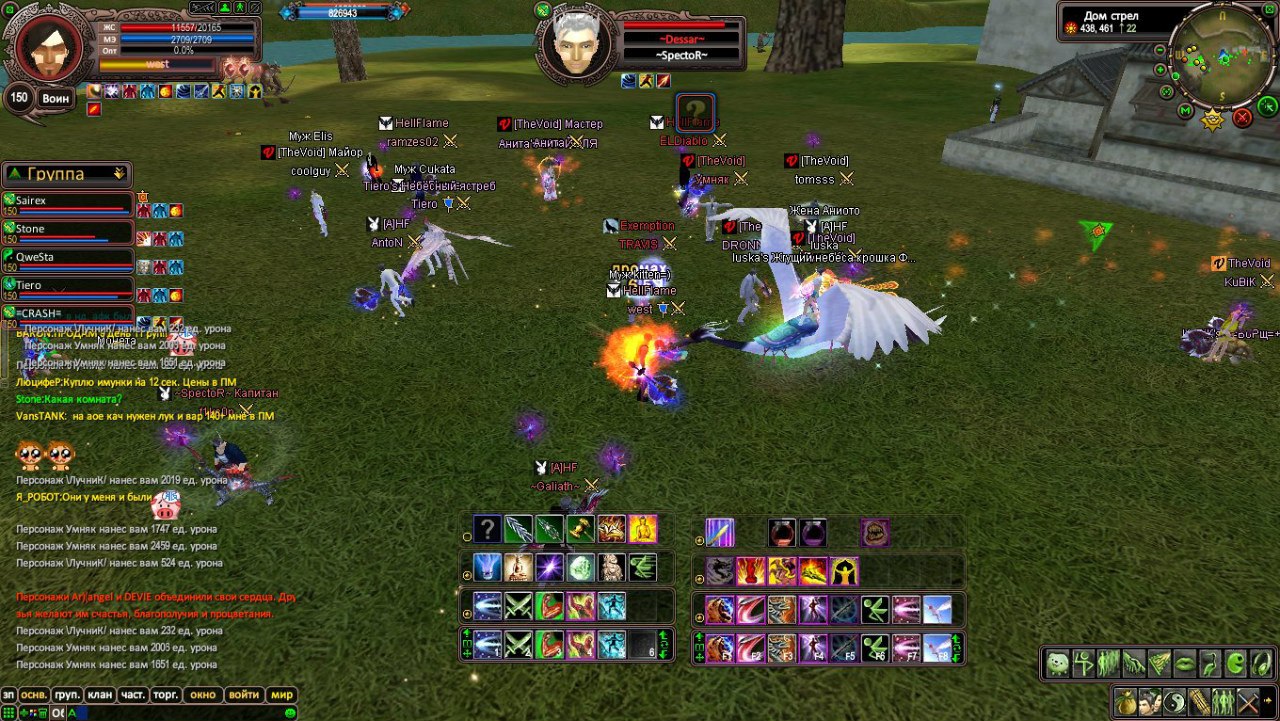Use the question mark hotbar slot
Viewport: 1280px width, 721px height.
[x=487, y=529]
